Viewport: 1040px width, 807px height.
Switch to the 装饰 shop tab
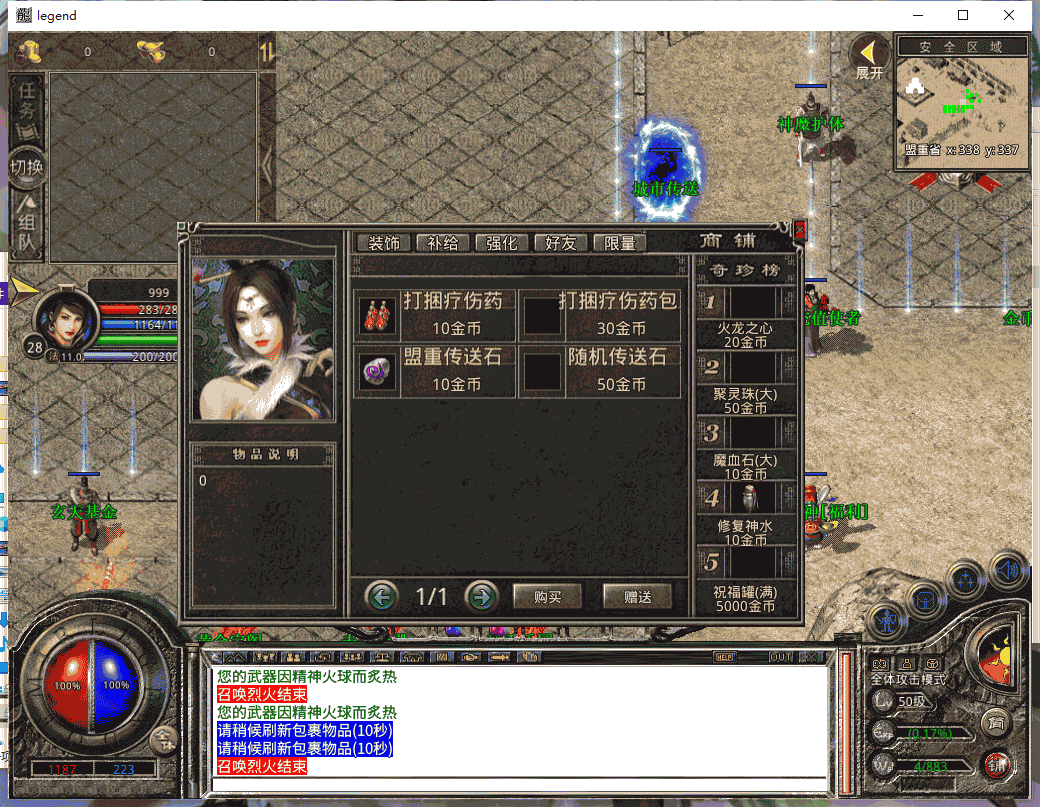tap(384, 243)
